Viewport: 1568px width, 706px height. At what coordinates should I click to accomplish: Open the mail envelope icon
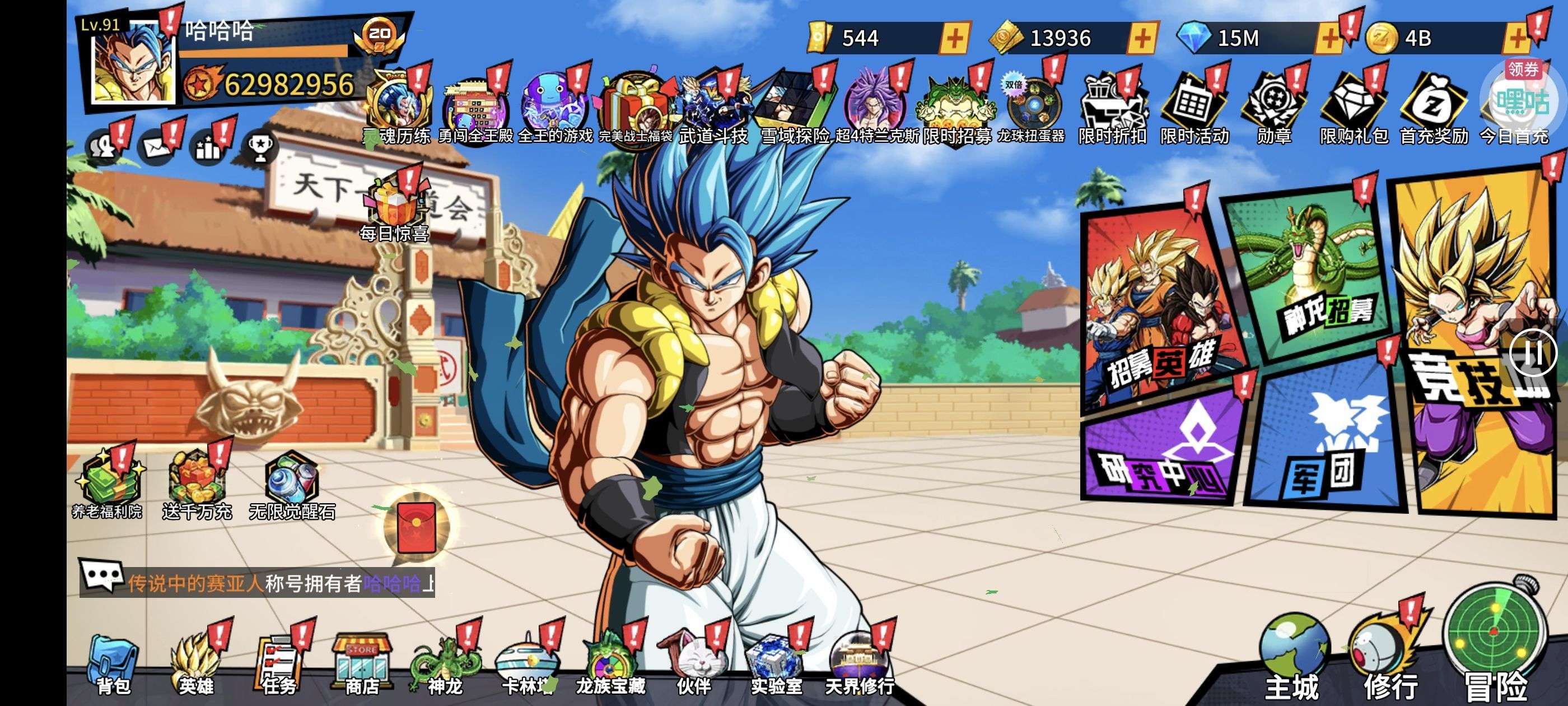click(156, 147)
